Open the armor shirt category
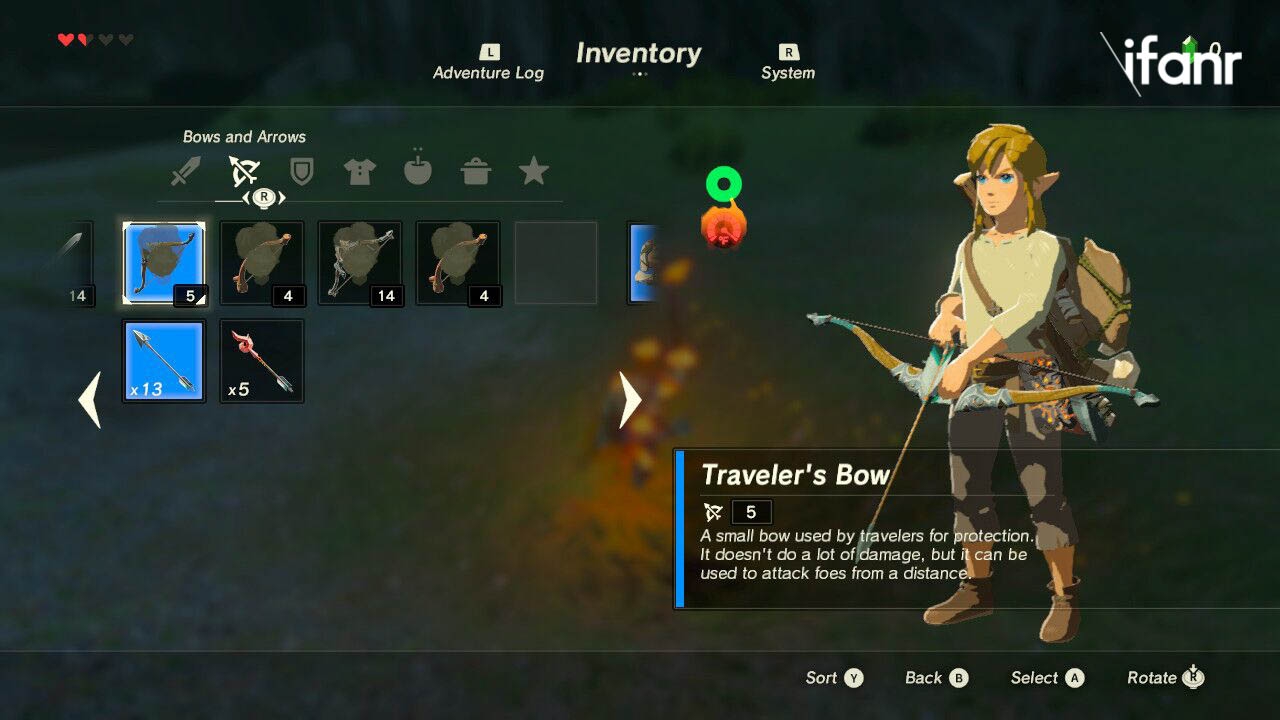The height and width of the screenshot is (720, 1280). click(359, 171)
